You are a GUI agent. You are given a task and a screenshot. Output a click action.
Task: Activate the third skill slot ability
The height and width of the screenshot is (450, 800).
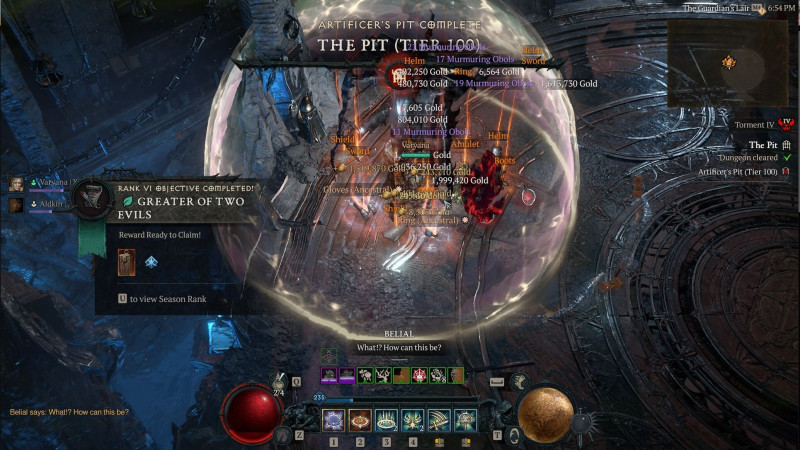386,420
